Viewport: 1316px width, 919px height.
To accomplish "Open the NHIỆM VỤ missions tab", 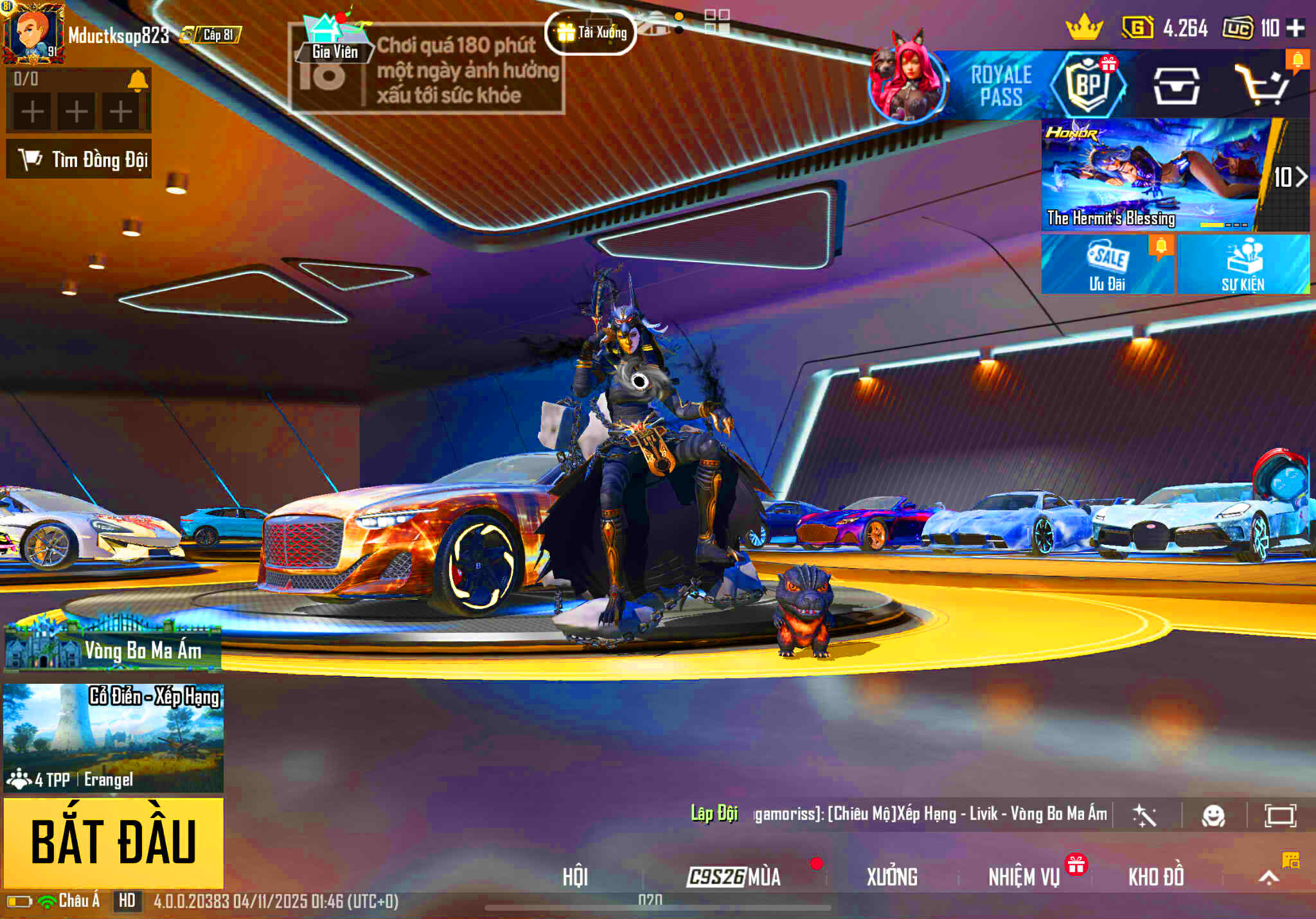I will point(1024,877).
